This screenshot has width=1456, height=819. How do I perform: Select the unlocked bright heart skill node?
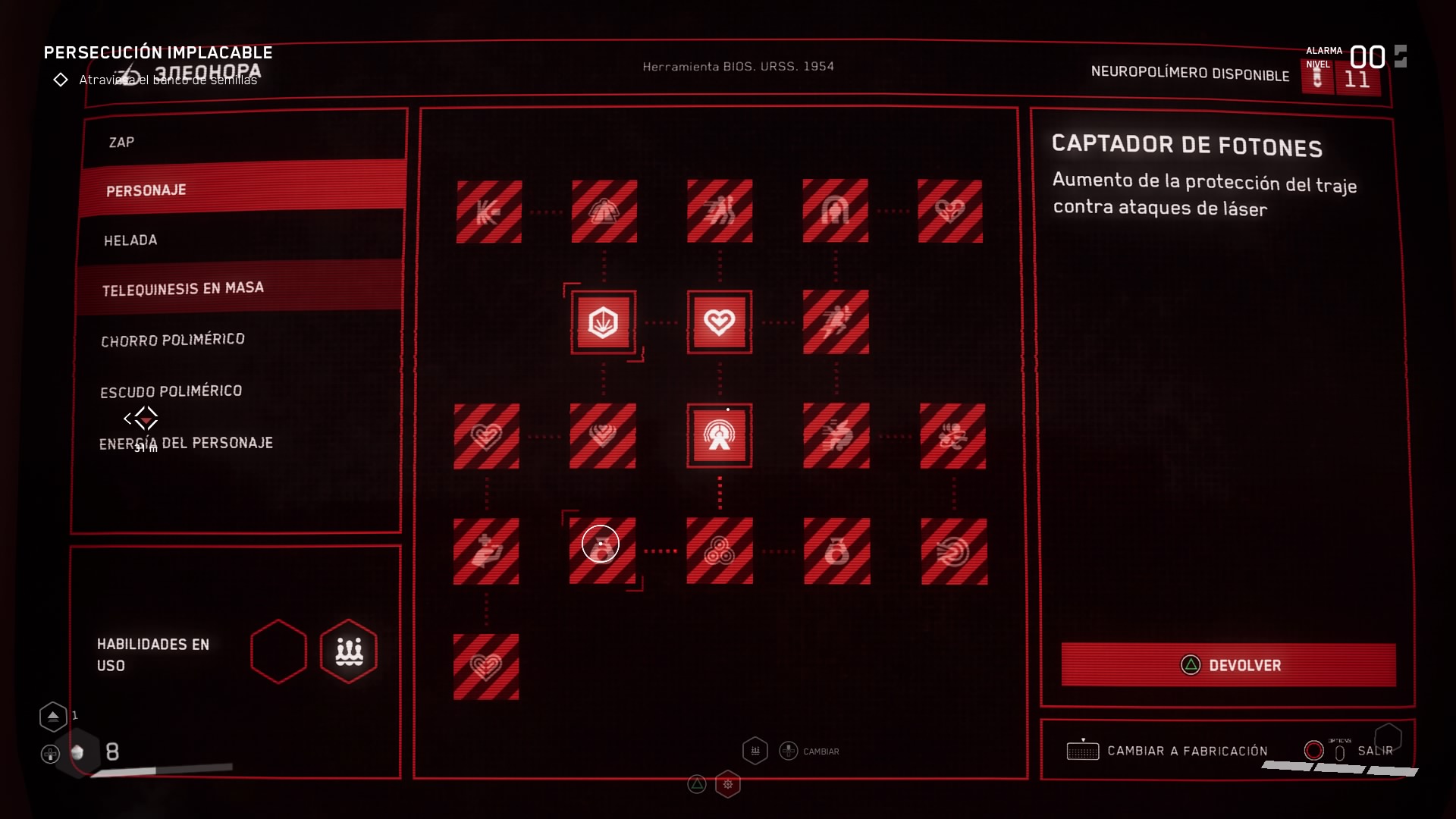coord(719,322)
